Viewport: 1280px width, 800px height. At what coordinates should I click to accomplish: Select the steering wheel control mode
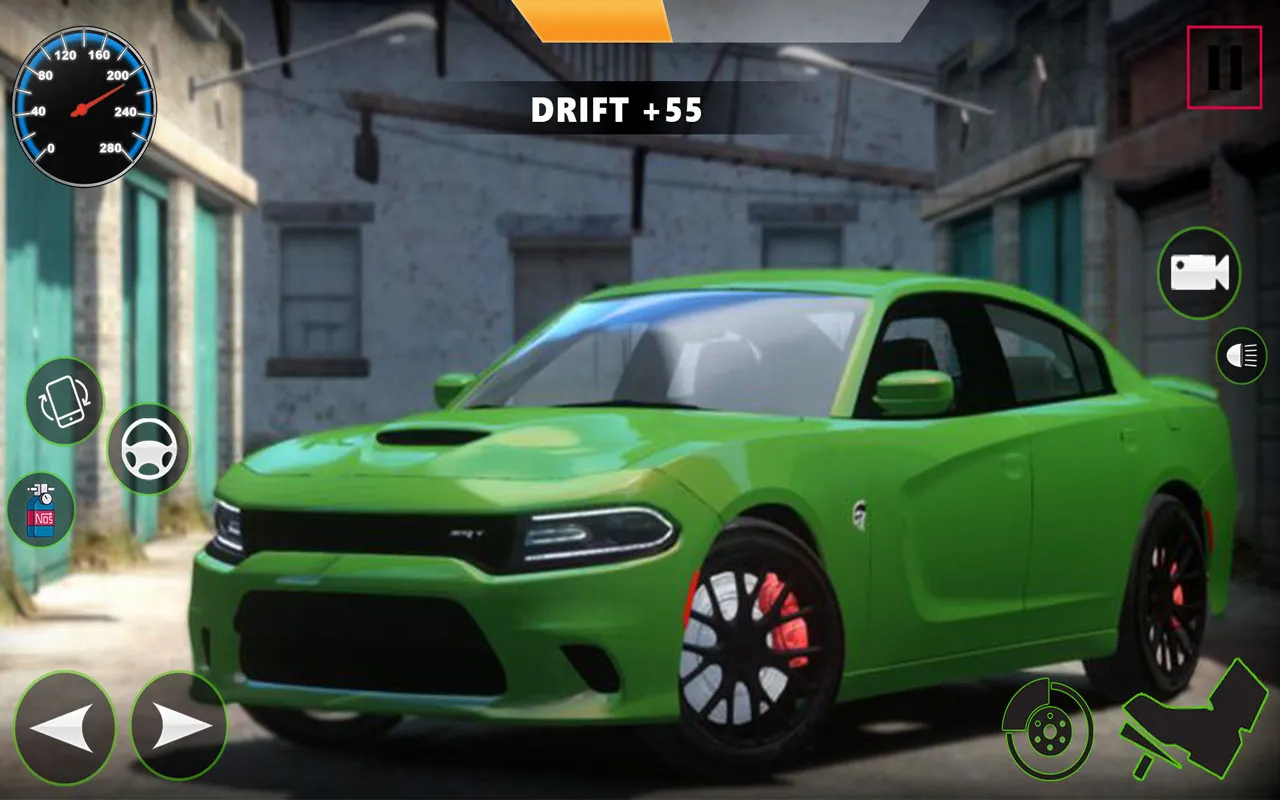click(x=148, y=448)
